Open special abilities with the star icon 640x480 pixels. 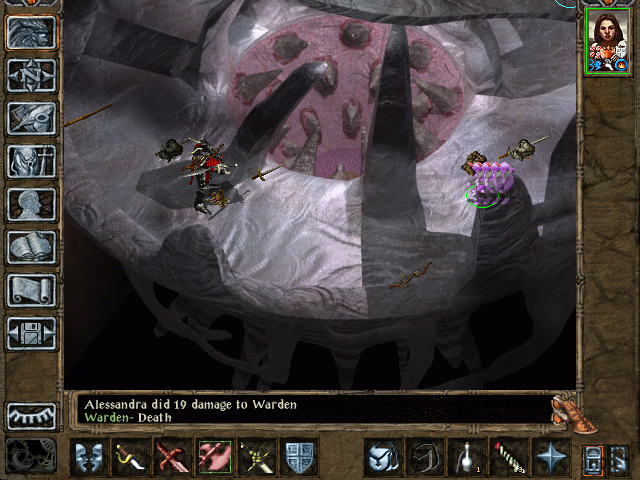click(x=550, y=456)
